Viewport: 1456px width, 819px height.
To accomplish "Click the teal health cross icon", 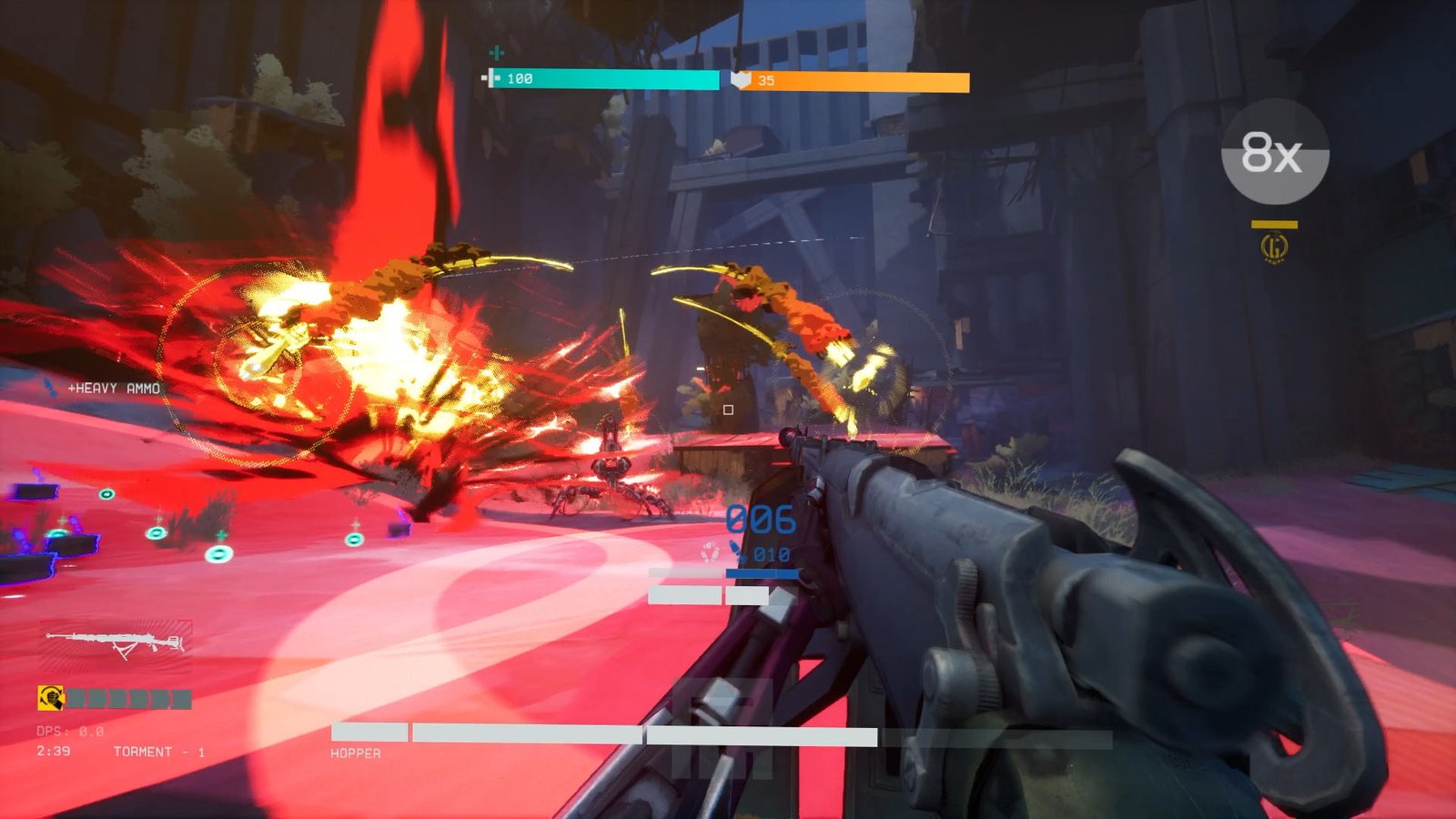I will pos(496,52).
